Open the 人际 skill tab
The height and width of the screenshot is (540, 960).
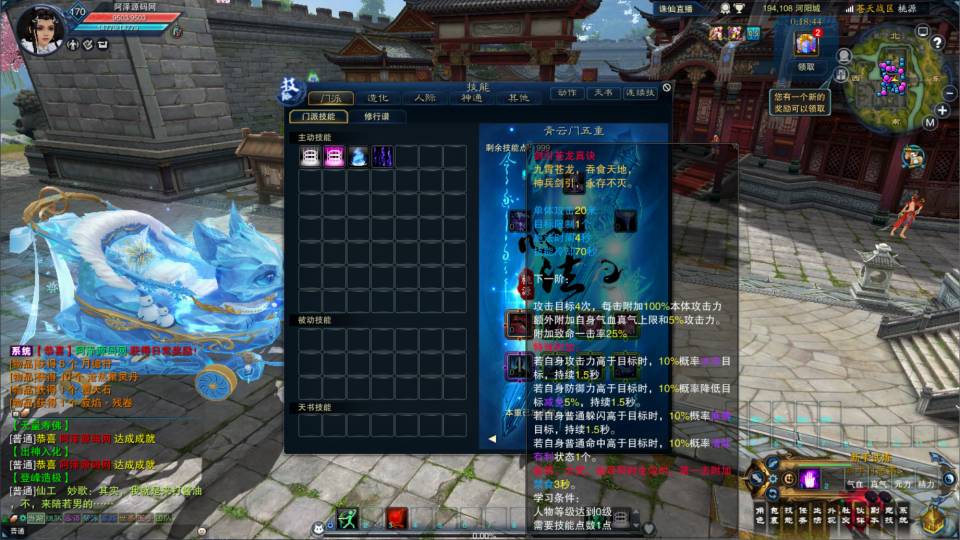[424, 98]
